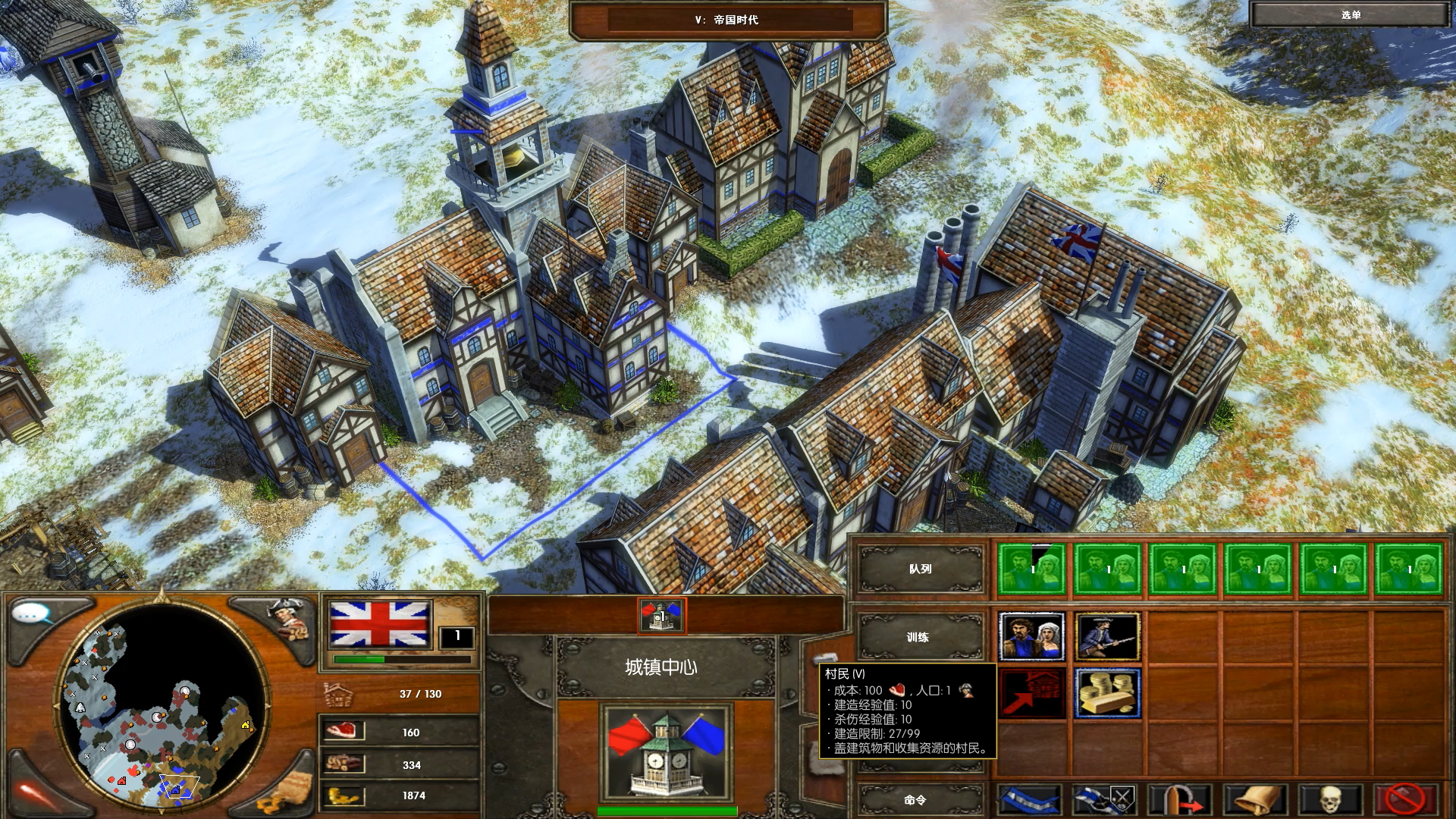Click the red prohibition stop command
The height and width of the screenshot is (819, 1456).
(x=1405, y=799)
